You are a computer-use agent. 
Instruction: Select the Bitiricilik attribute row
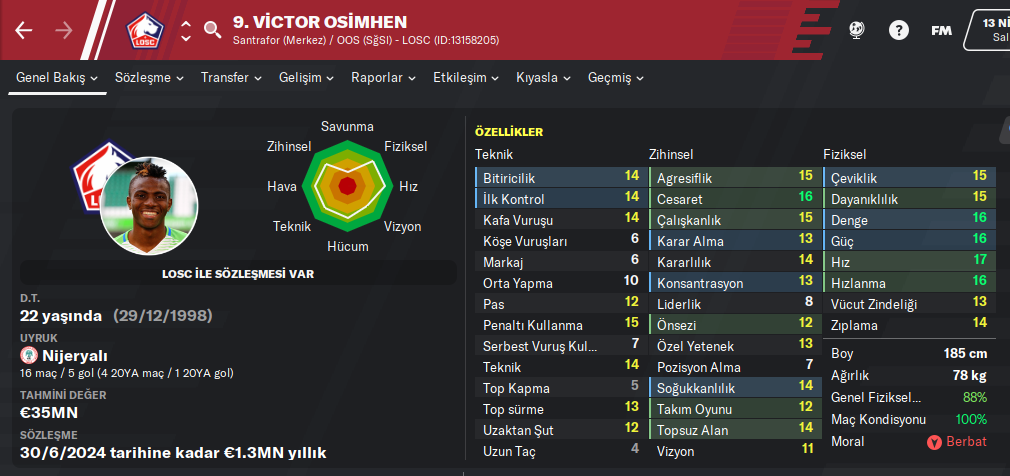[560, 177]
